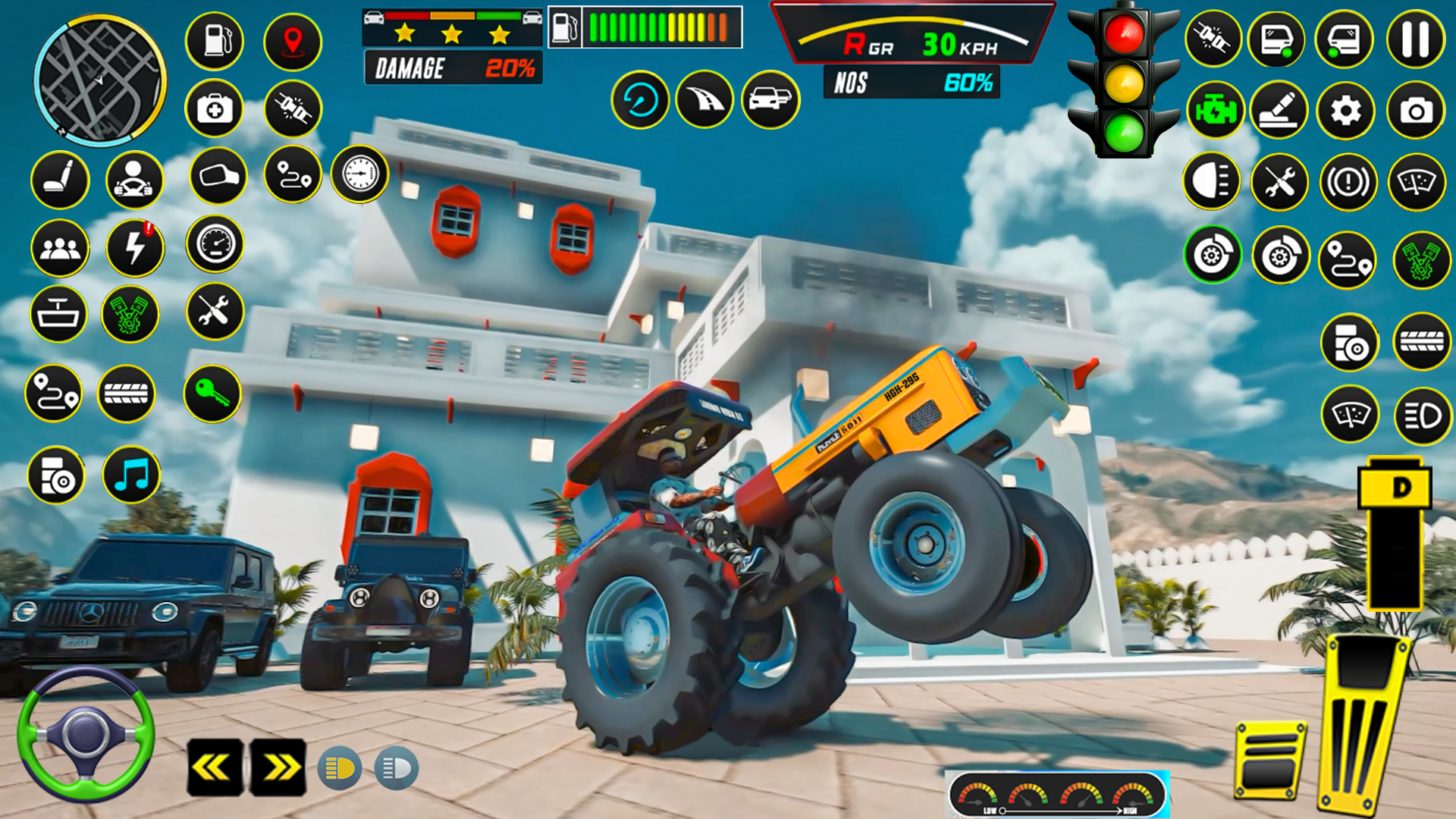
Task: Open the repair wrench and screwdriver icon
Action: (x=1279, y=182)
